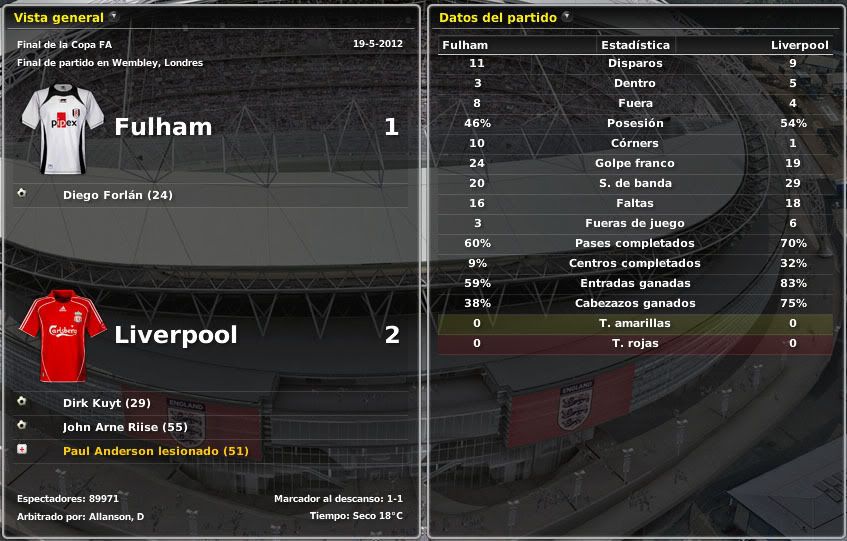Select the Fulham team name in overview
This screenshot has height=541, width=847.
[163, 127]
